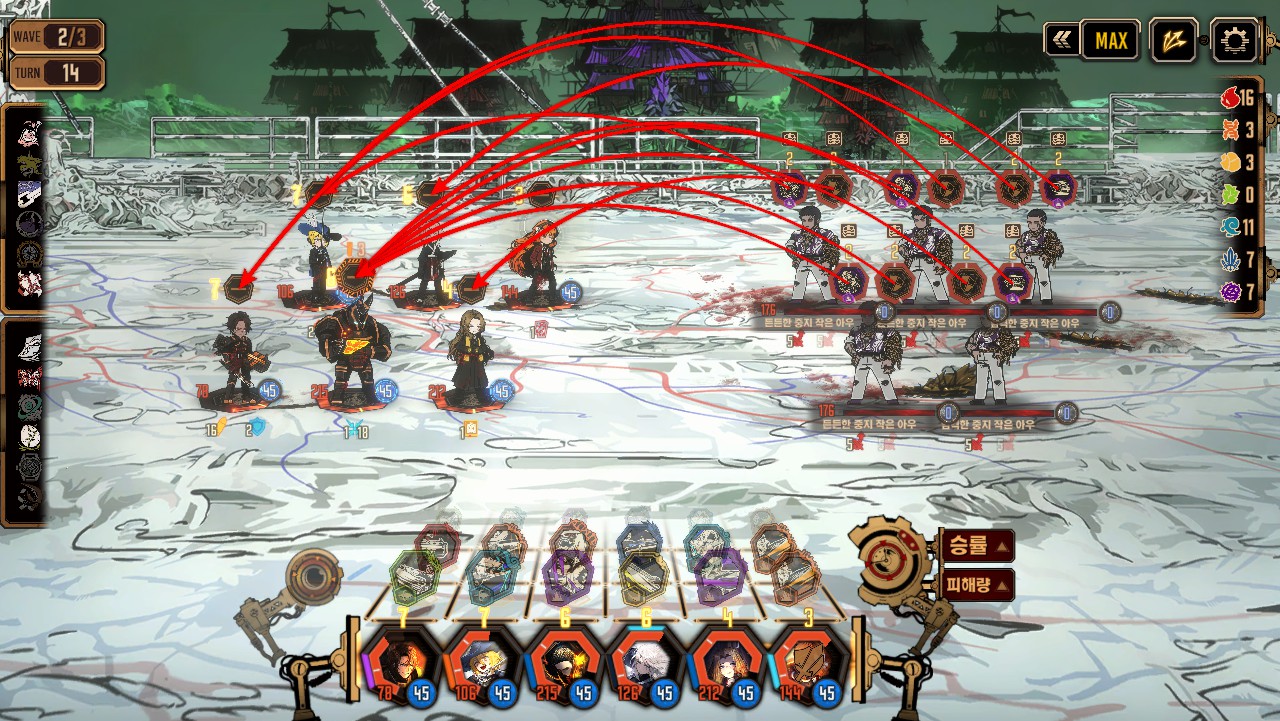Screen dimensions: 1280x721
Task: Toggle the golden arrows view button
Action: click(x=1172, y=41)
